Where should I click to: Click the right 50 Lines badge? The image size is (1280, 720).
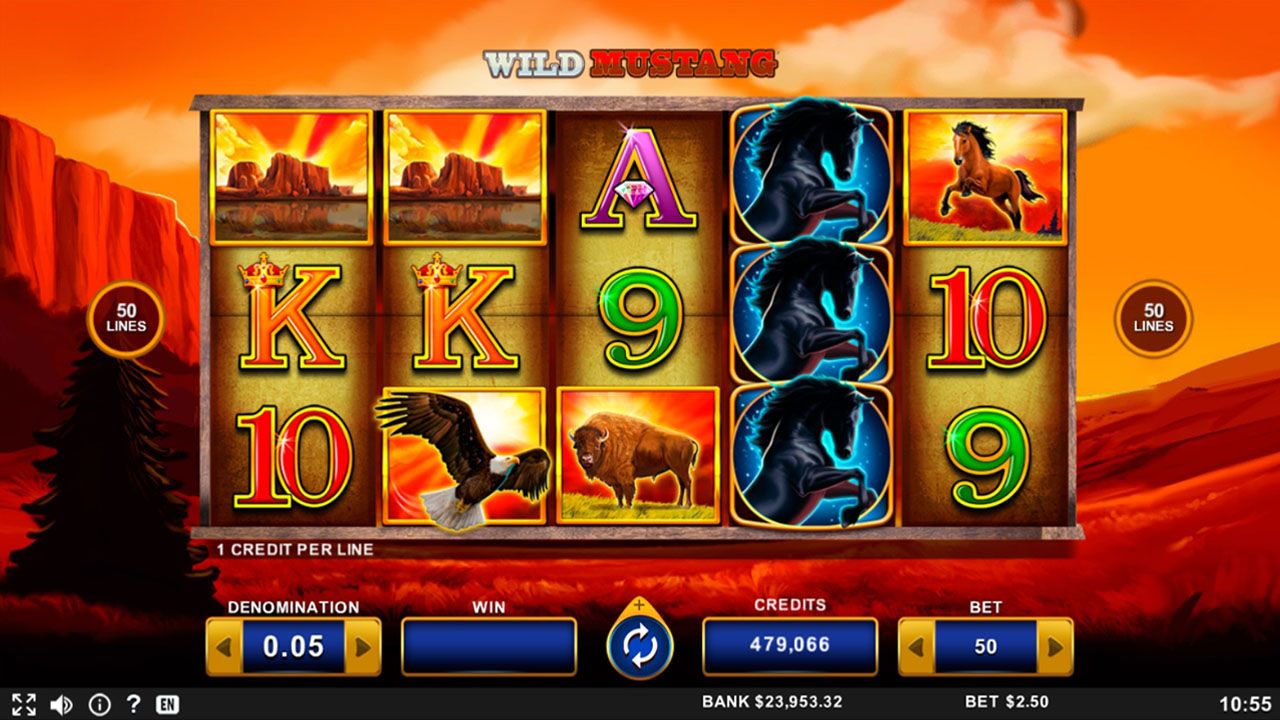point(1153,319)
